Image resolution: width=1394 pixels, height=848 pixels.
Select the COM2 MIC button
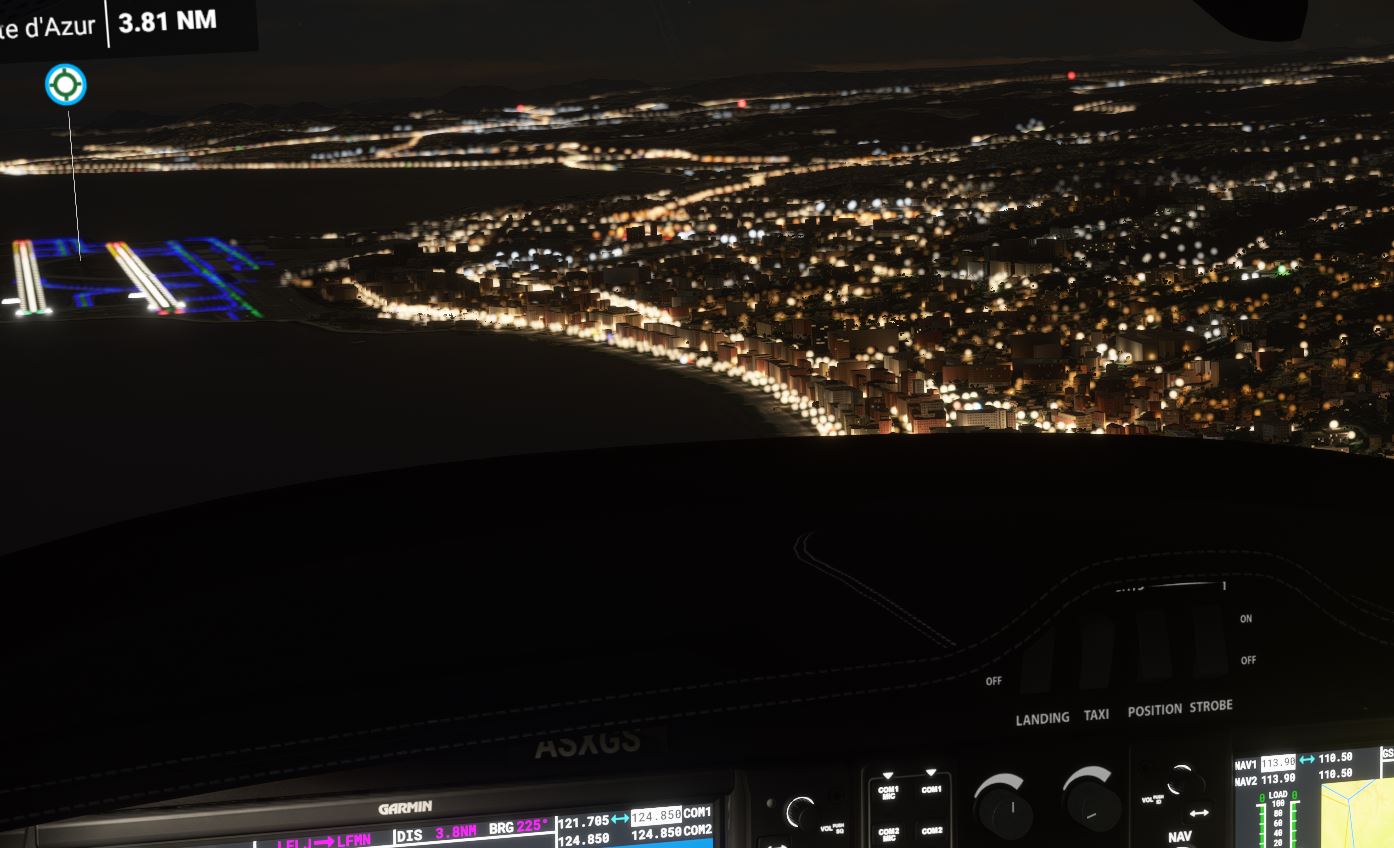[887, 832]
